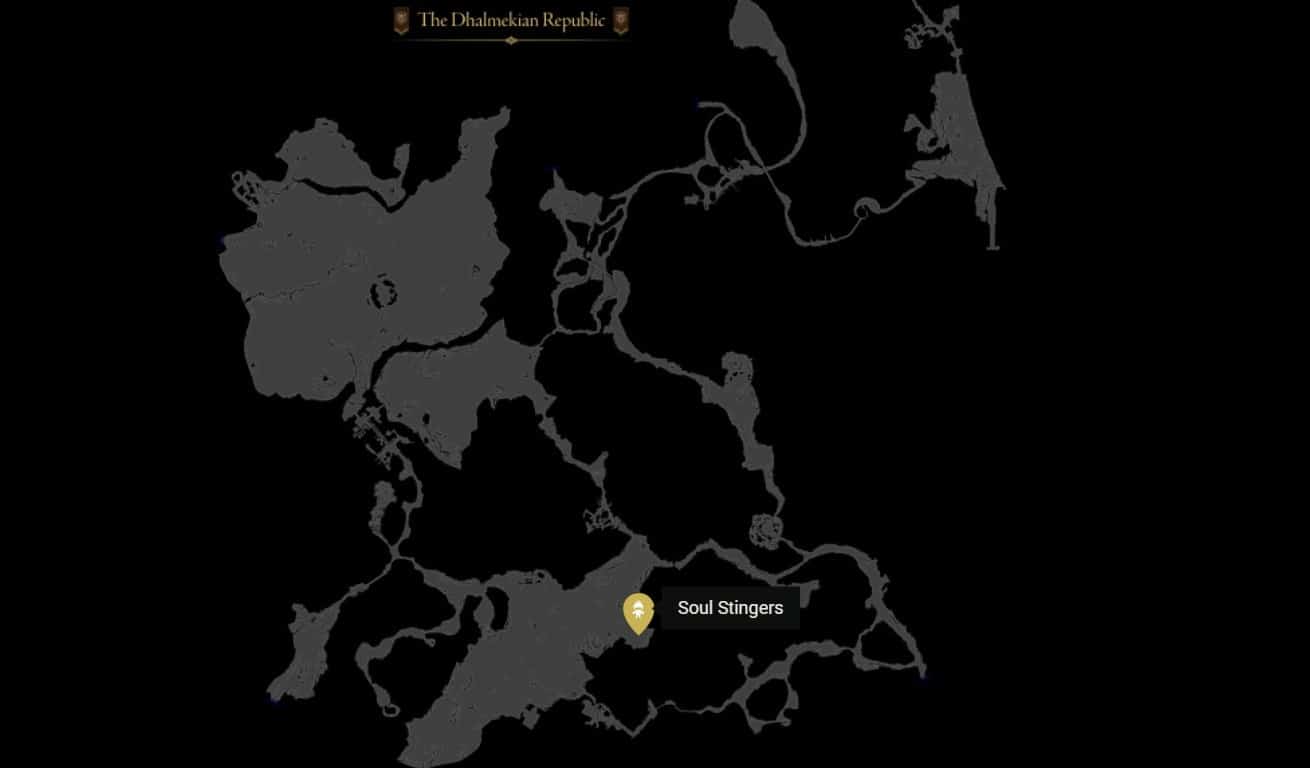The height and width of the screenshot is (768, 1310).
Task: Open the Soul Stingers tooltip label
Action: coord(730,607)
